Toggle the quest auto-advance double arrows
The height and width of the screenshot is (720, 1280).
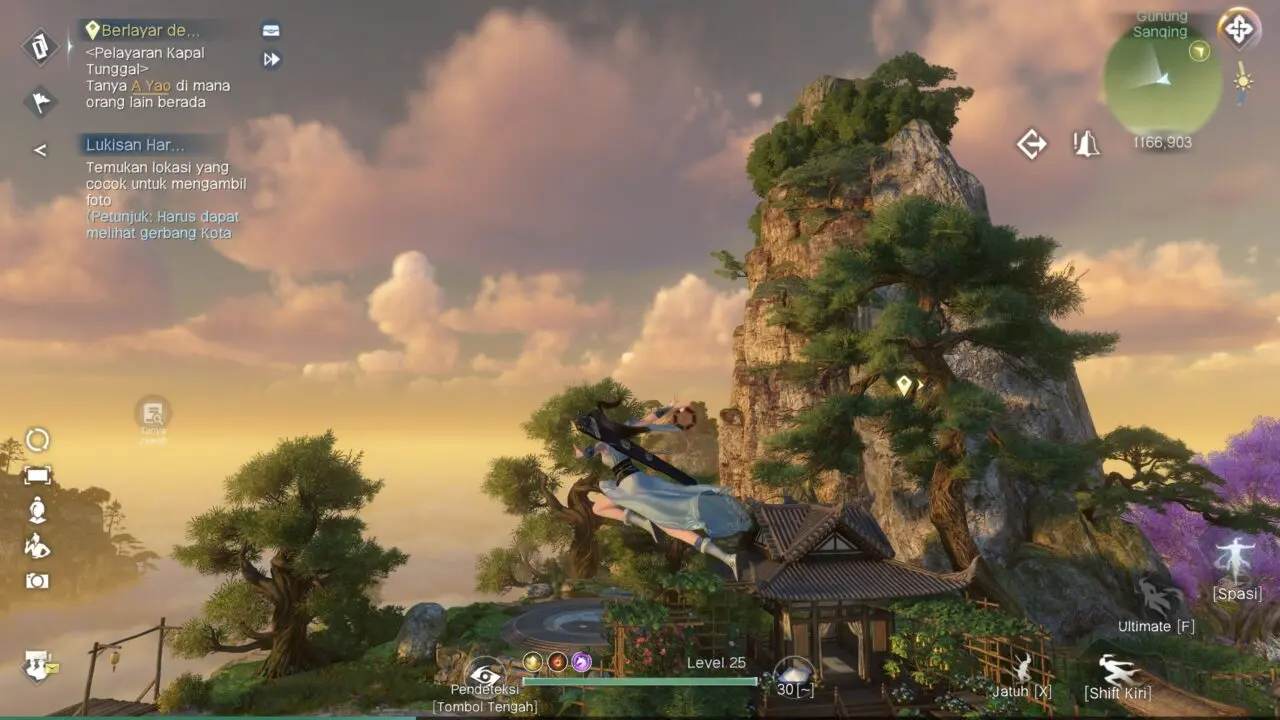(x=270, y=59)
